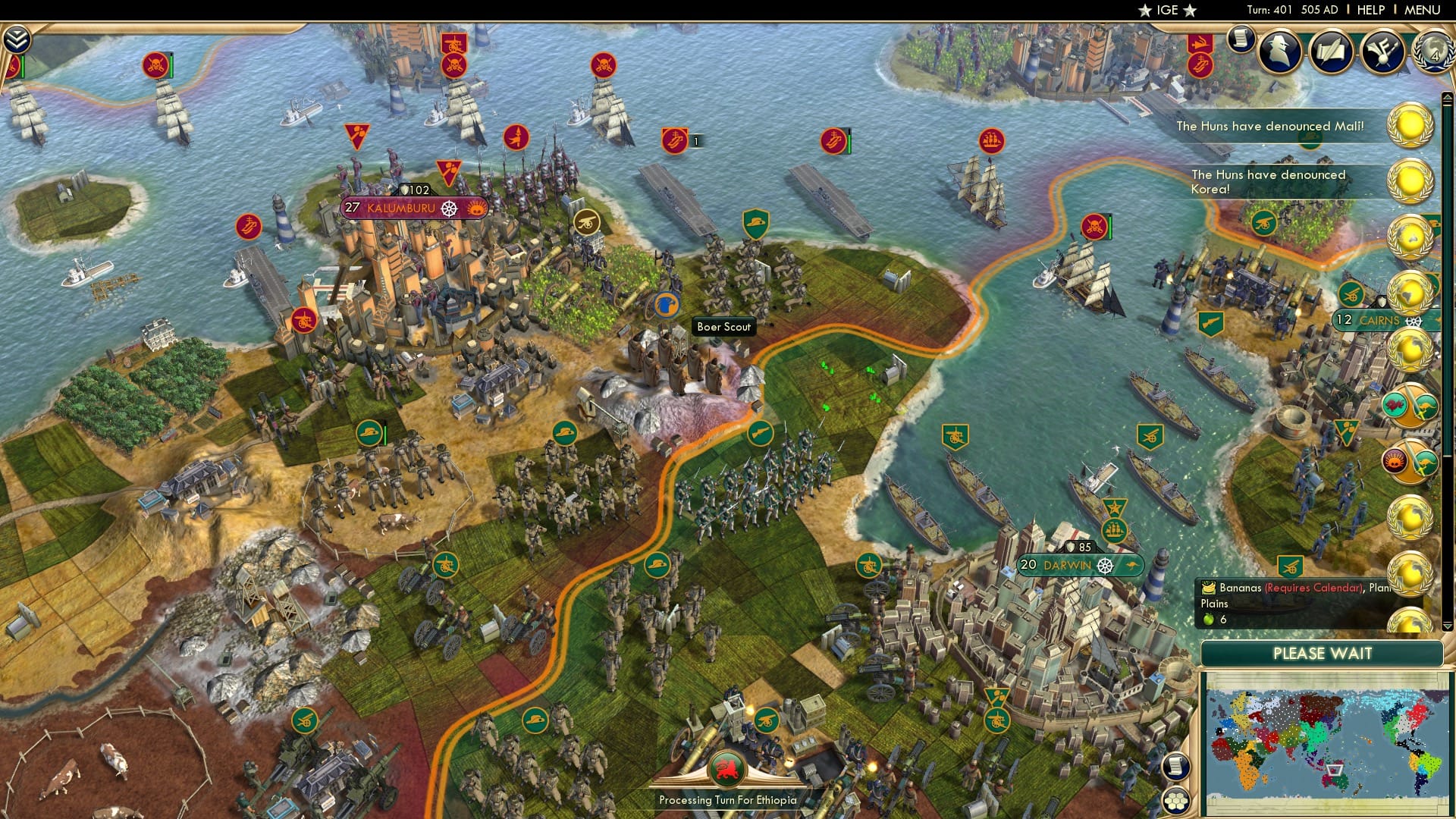
Task: Select the cannon unit flag near Cairns
Action: coord(1351,295)
